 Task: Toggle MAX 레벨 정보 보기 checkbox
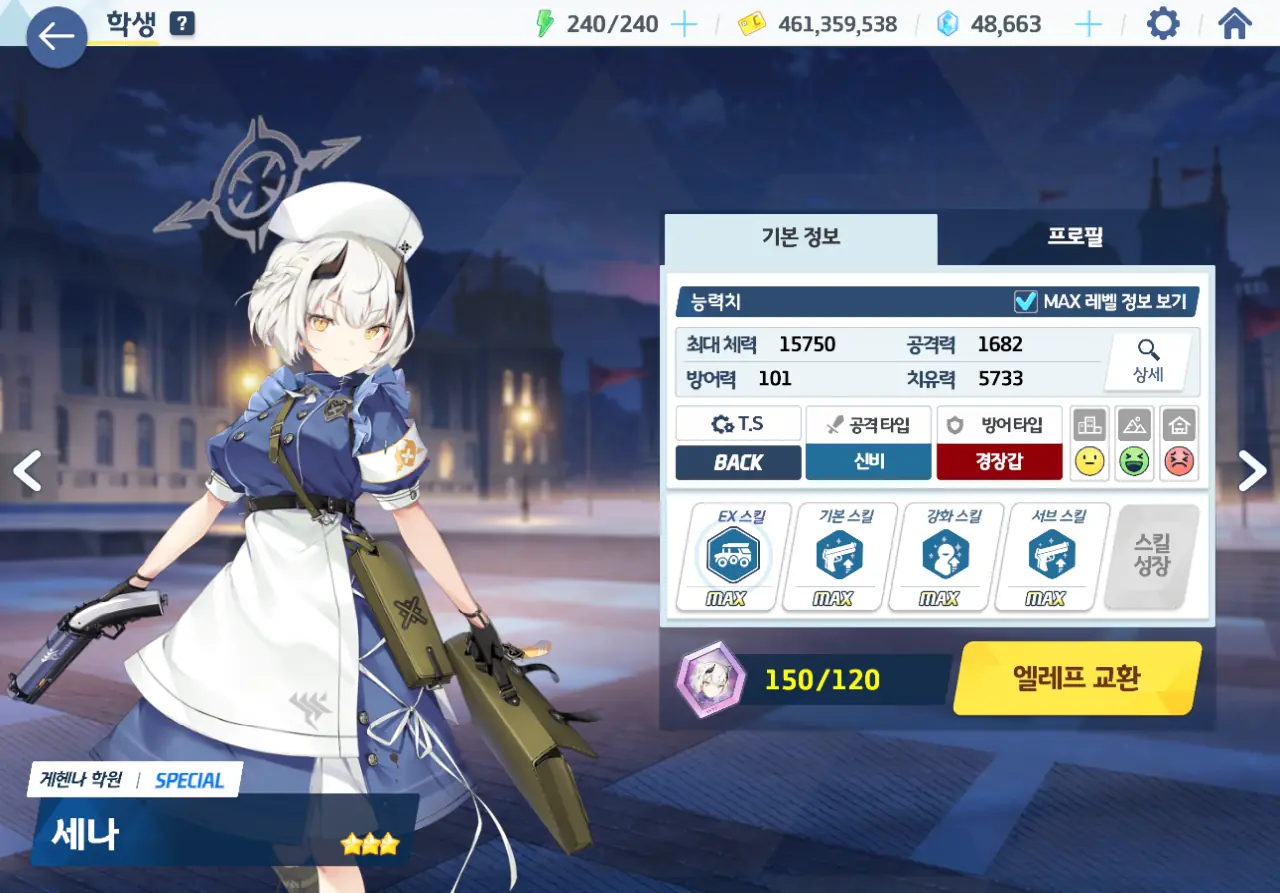point(1025,301)
